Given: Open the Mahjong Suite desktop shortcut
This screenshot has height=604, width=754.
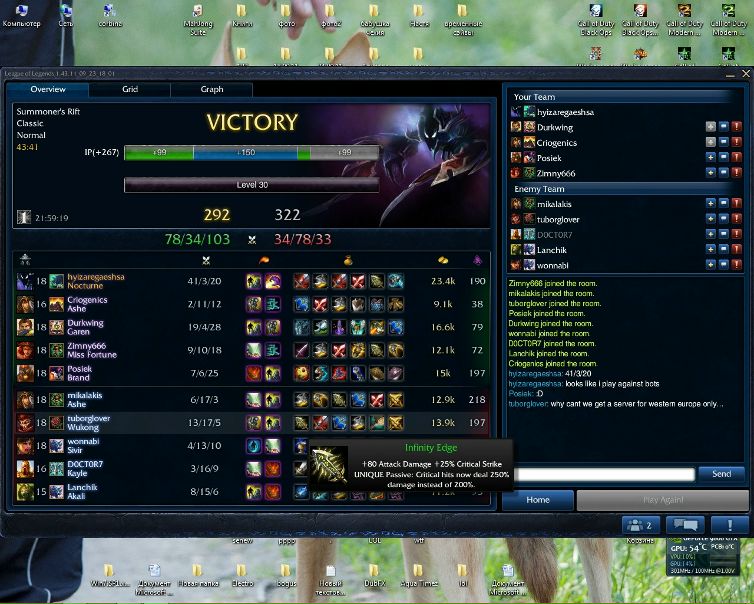Looking at the screenshot, I should pyautogui.click(x=198, y=18).
